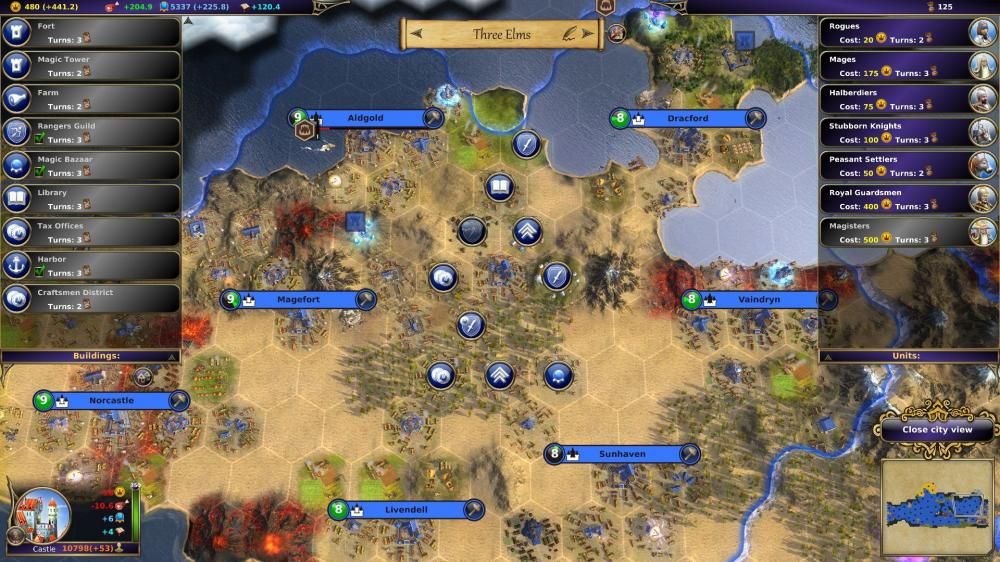The height and width of the screenshot is (562, 1000).
Task: Build the Harbor
Action: 90,265
